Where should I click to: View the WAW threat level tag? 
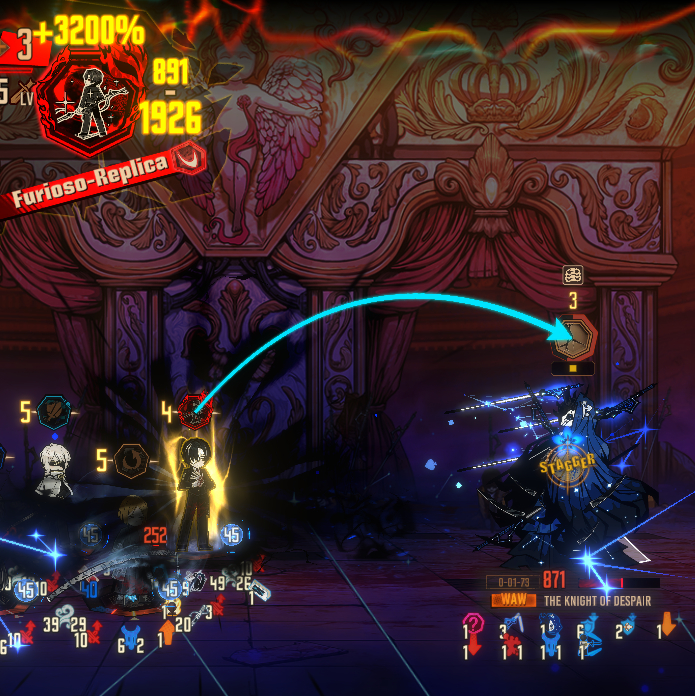coord(511,601)
